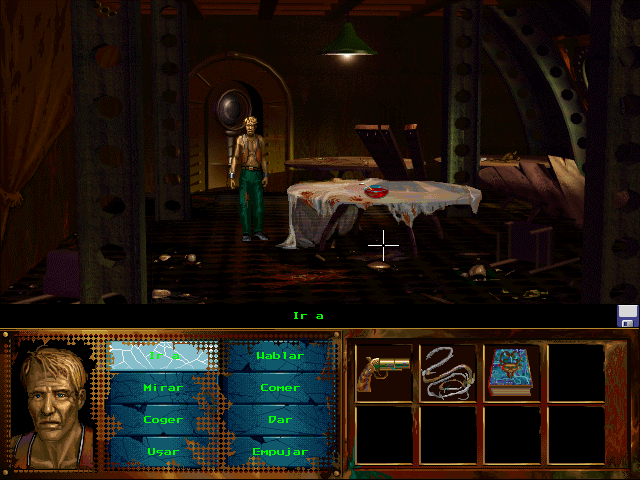
Task: Open the save menu via floppy disk icon
Action: [x=627, y=316]
